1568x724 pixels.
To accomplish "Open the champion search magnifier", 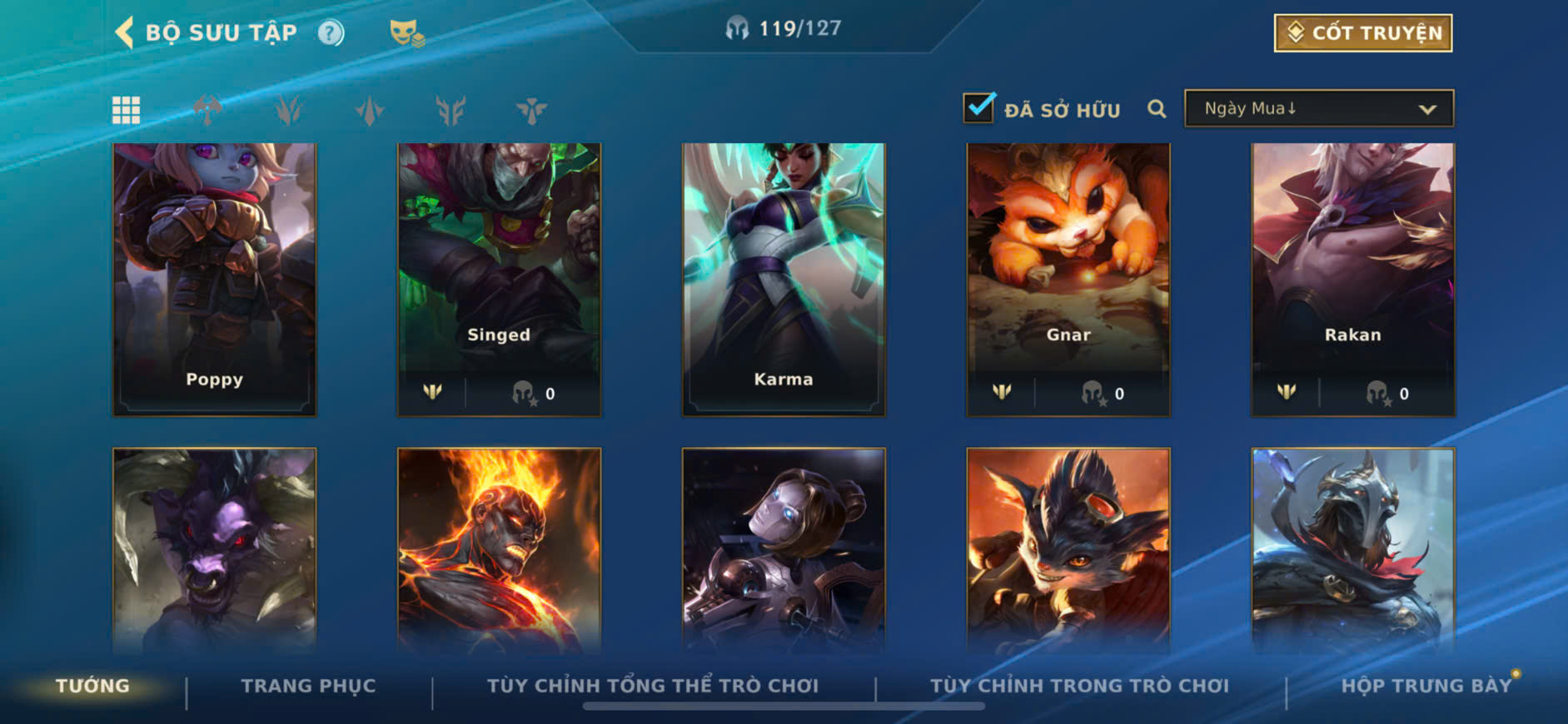I will (x=1156, y=109).
